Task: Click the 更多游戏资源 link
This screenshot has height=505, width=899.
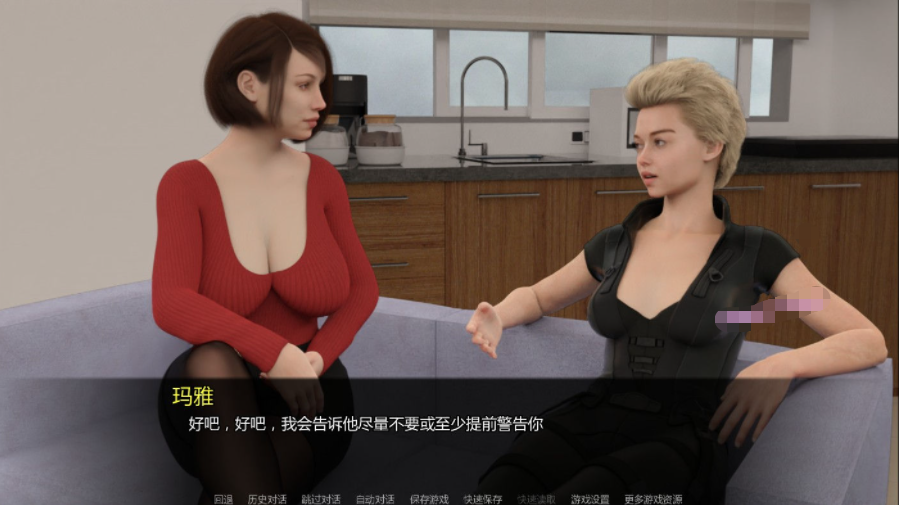Action: click(x=652, y=498)
